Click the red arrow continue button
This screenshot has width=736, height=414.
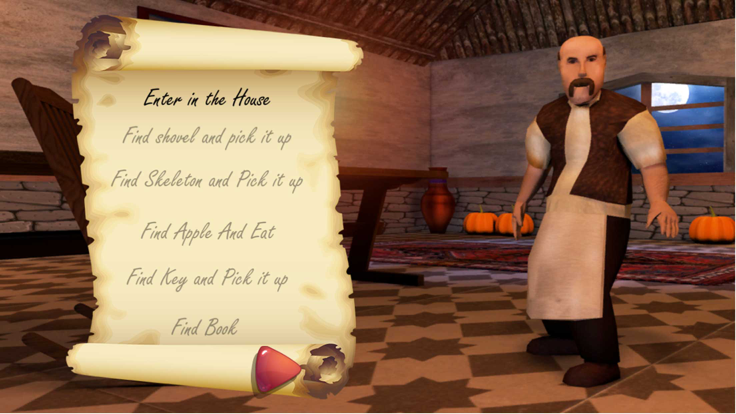pos(276,369)
